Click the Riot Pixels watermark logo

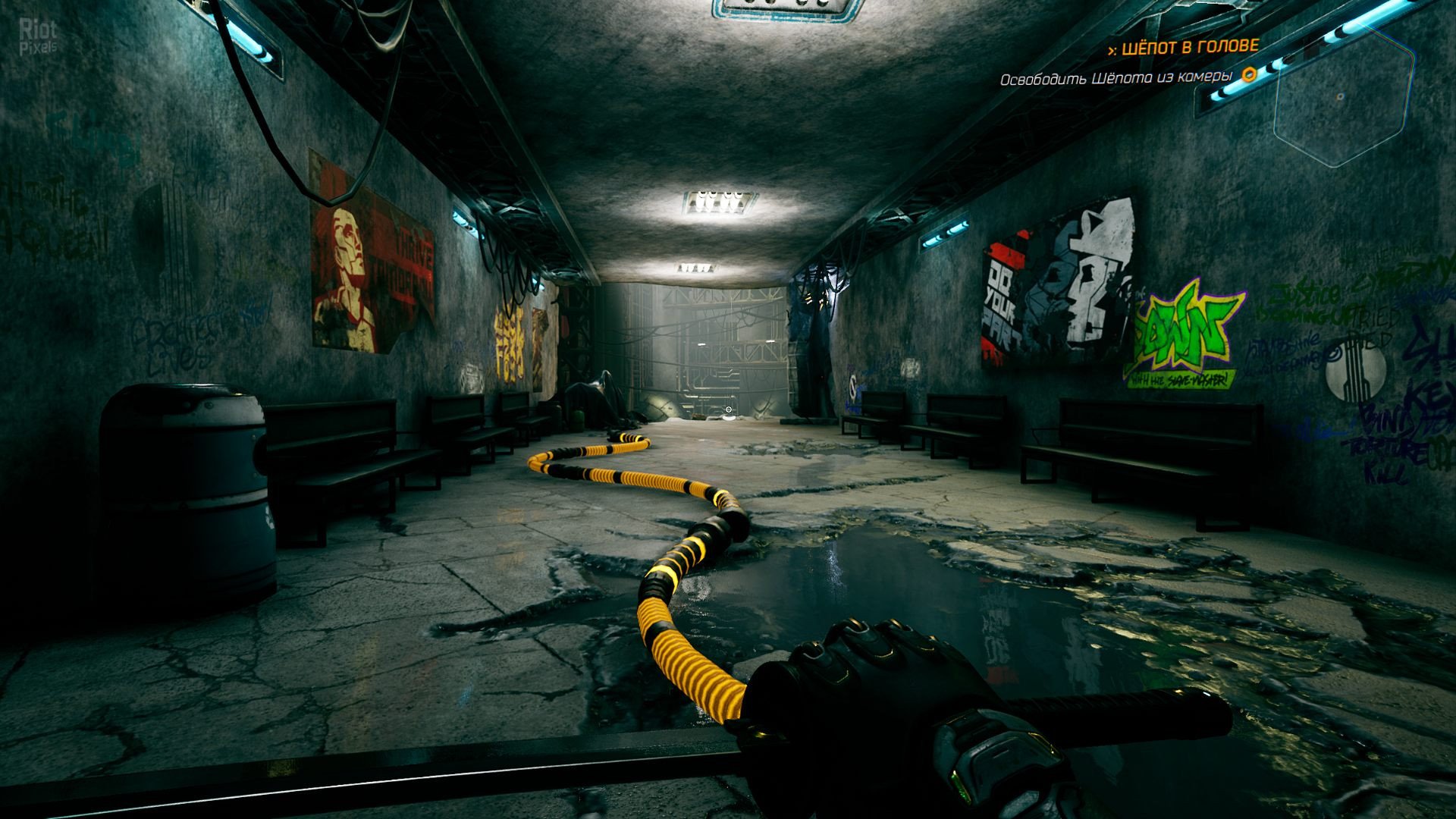click(38, 36)
